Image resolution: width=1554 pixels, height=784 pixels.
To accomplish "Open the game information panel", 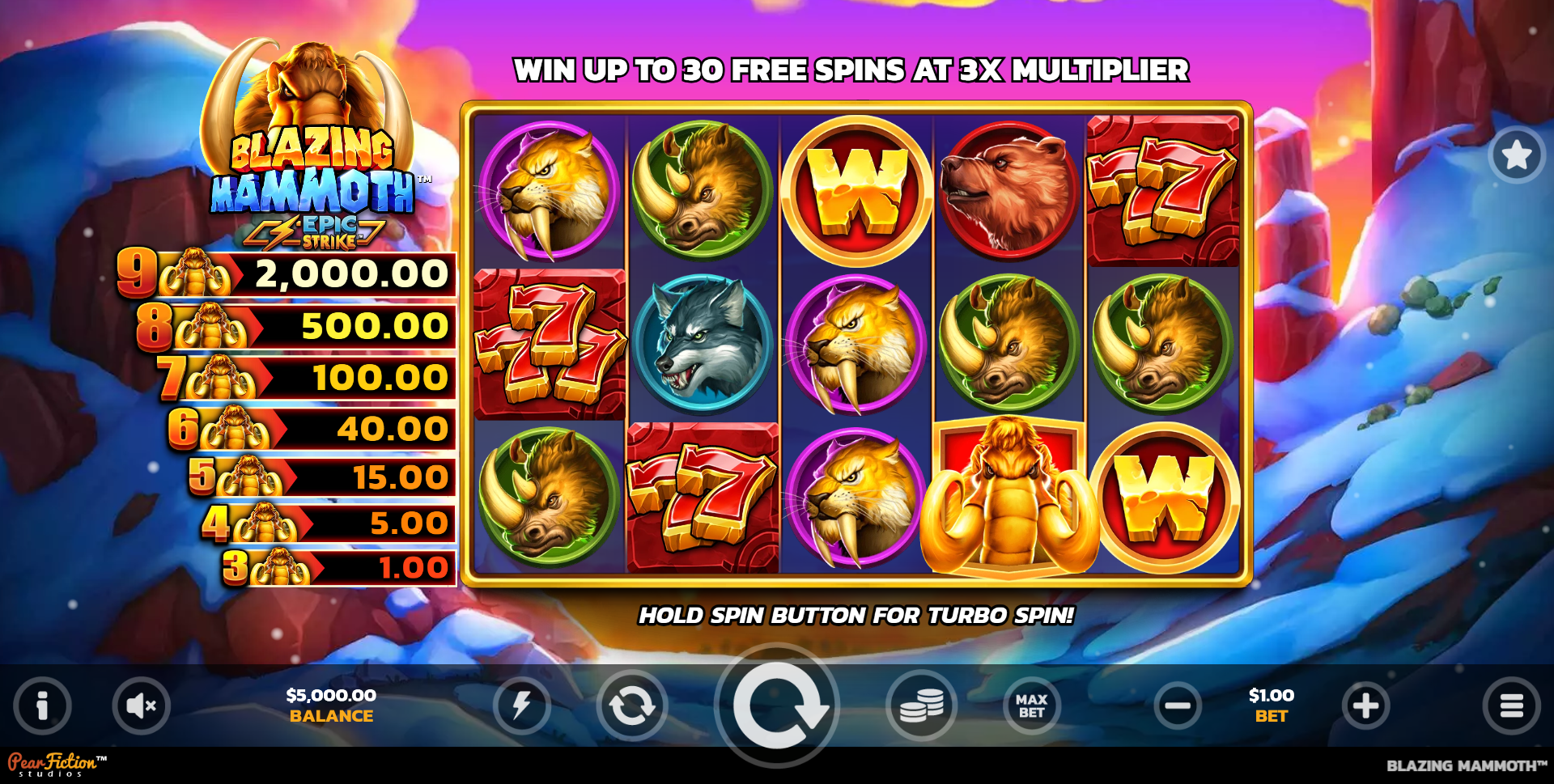I will [x=42, y=705].
